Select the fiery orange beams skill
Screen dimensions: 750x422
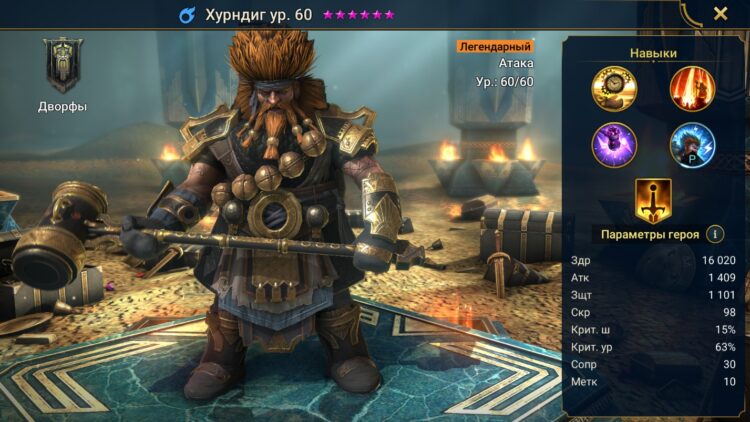[x=692, y=88]
